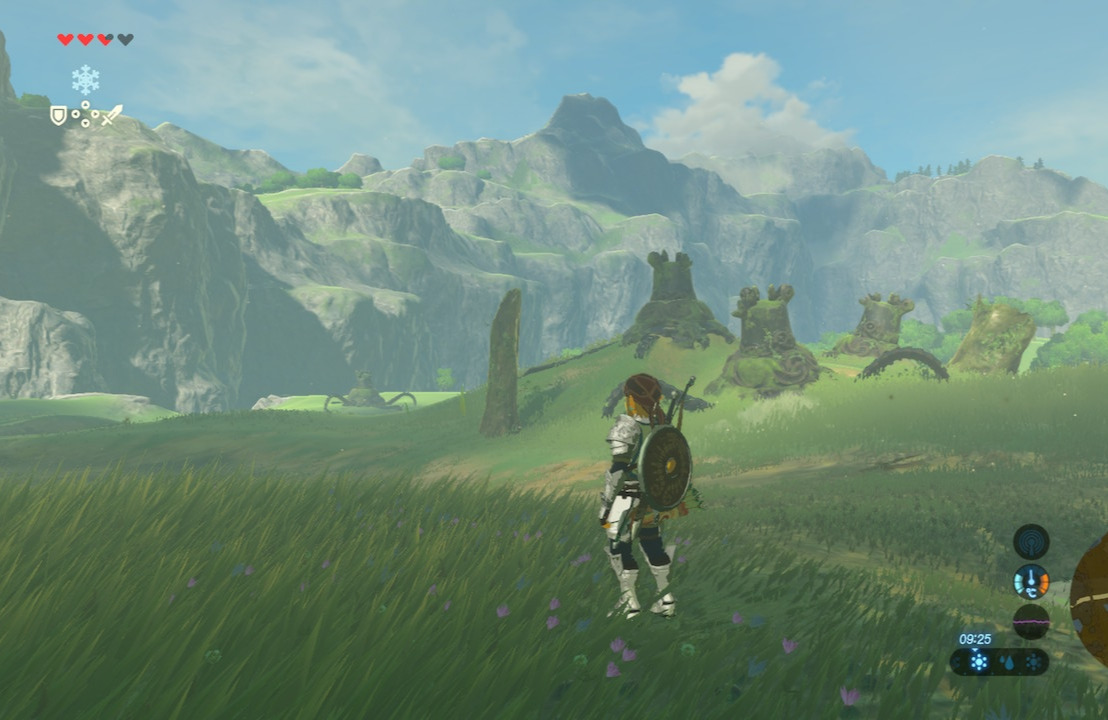Select the raindrop weather forecast icon
Screen dimensions: 1108x720
point(1006,662)
